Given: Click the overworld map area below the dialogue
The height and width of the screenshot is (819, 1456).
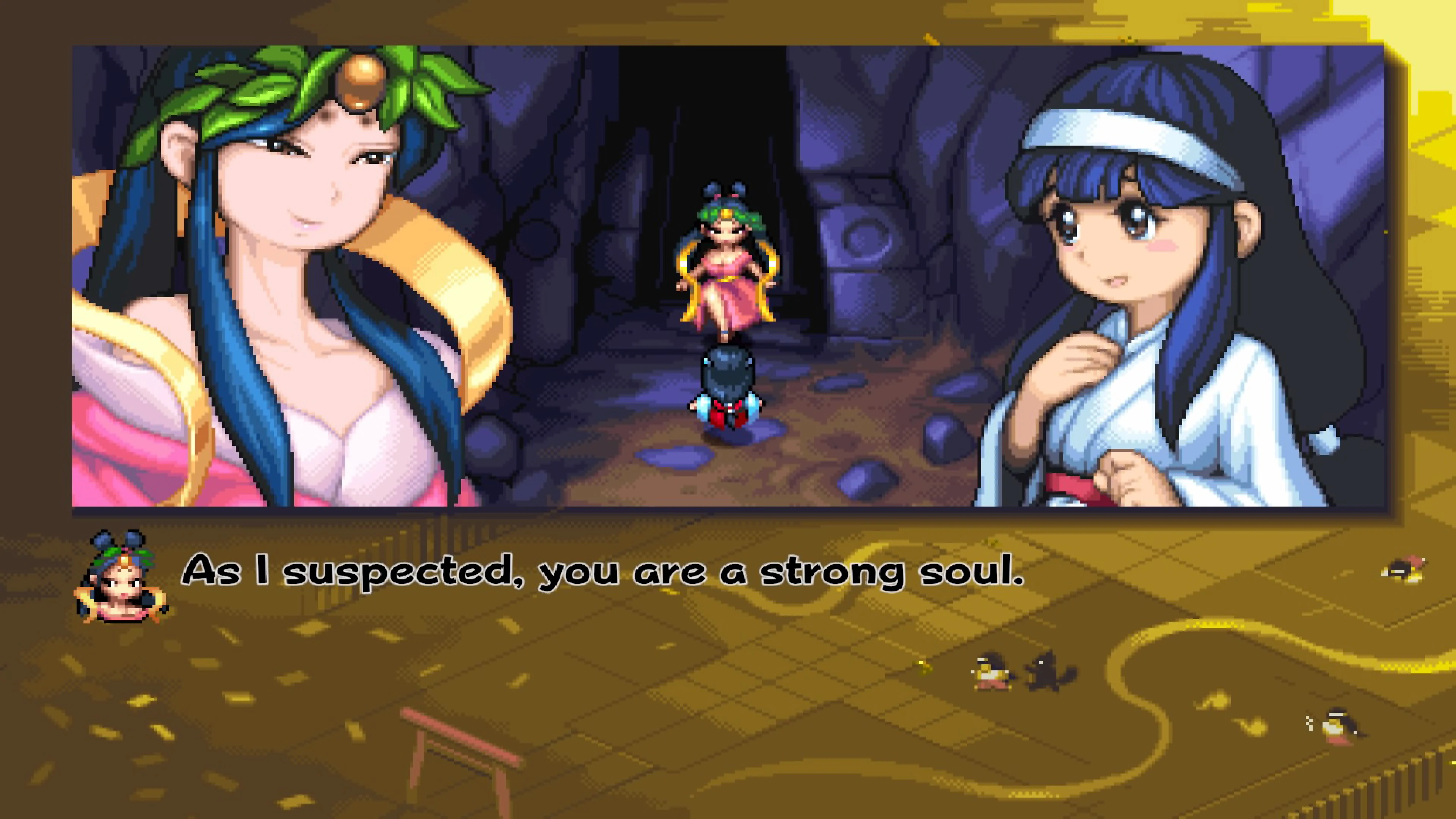Looking at the screenshot, I should pyautogui.click(x=735, y=706).
